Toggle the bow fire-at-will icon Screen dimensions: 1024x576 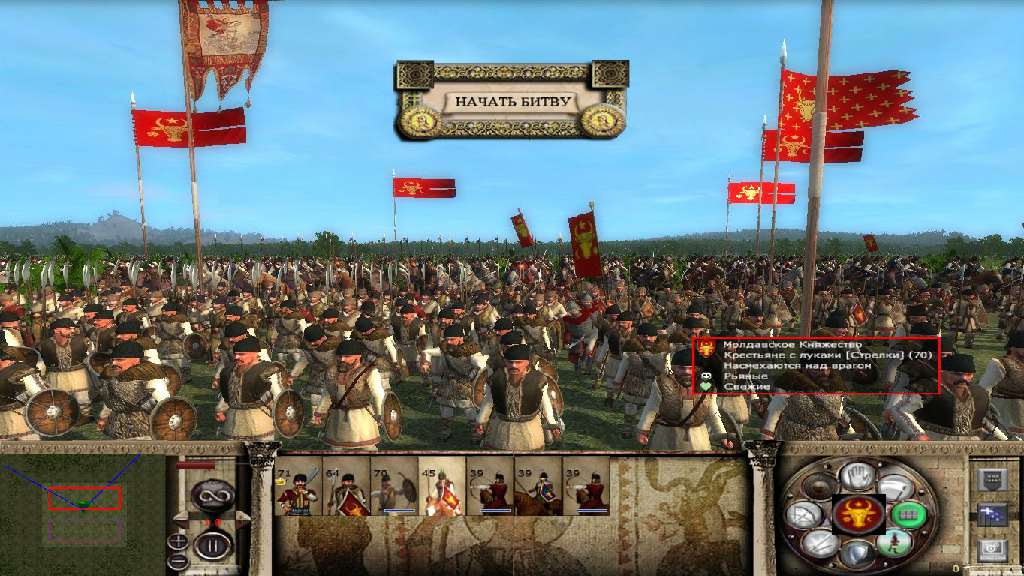click(x=804, y=514)
